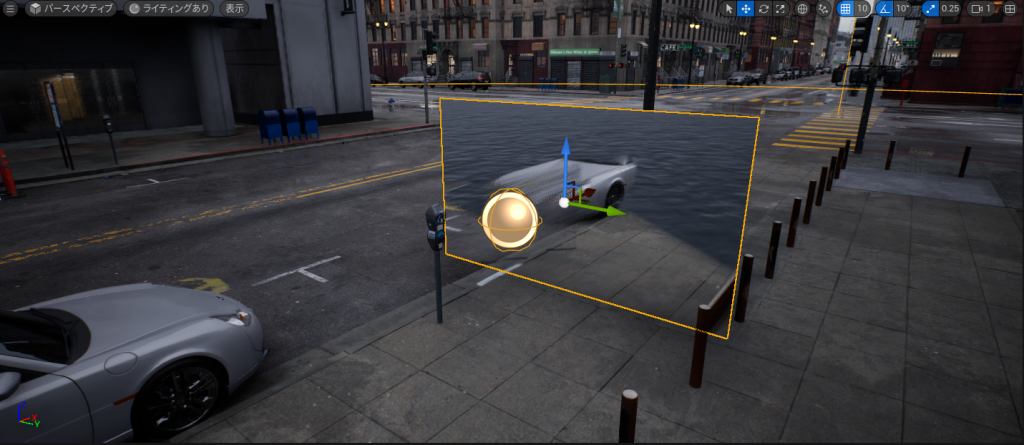The image size is (1024, 445).
Task: Toggle the grid snapping button
Action: click(845, 8)
